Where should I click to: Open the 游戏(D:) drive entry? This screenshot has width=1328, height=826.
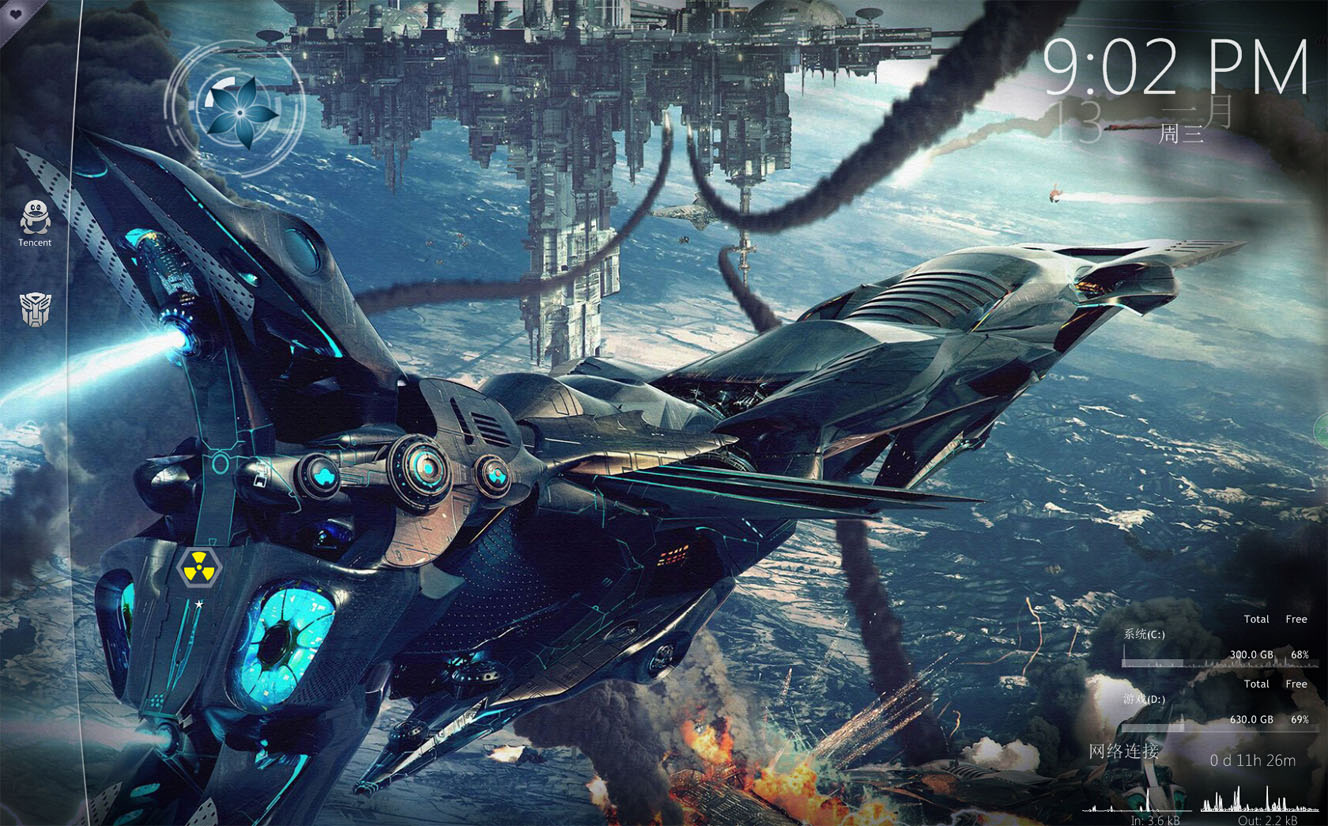(1144, 699)
